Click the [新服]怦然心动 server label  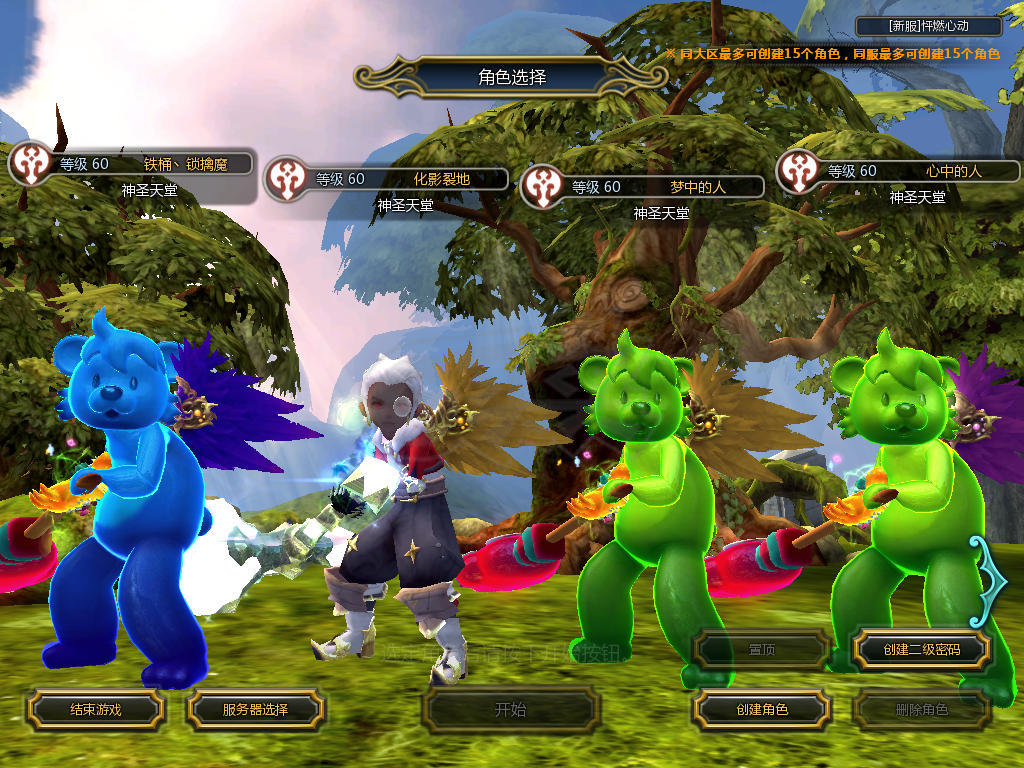point(929,27)
